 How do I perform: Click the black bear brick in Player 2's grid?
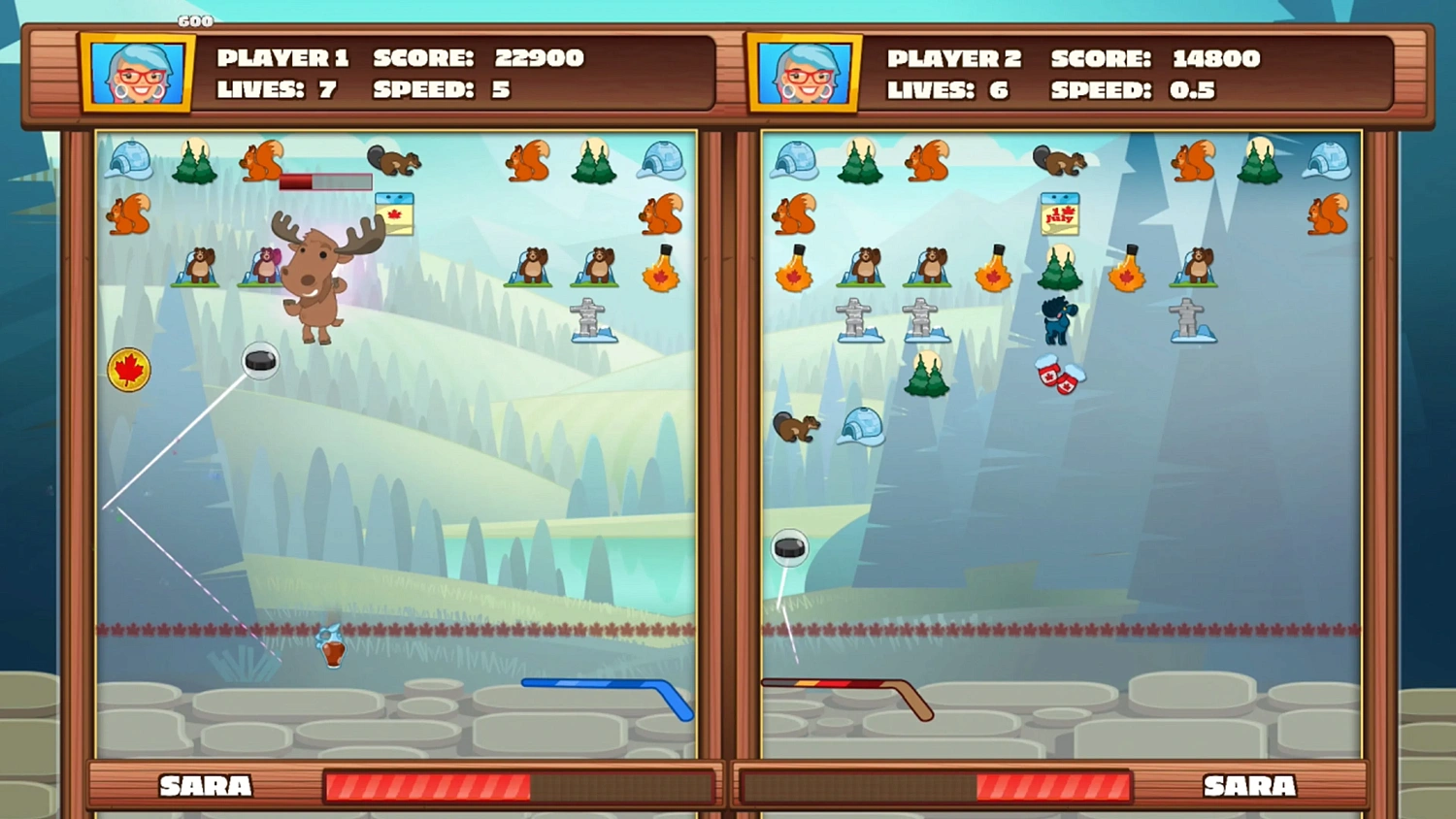pos(1056,320)
